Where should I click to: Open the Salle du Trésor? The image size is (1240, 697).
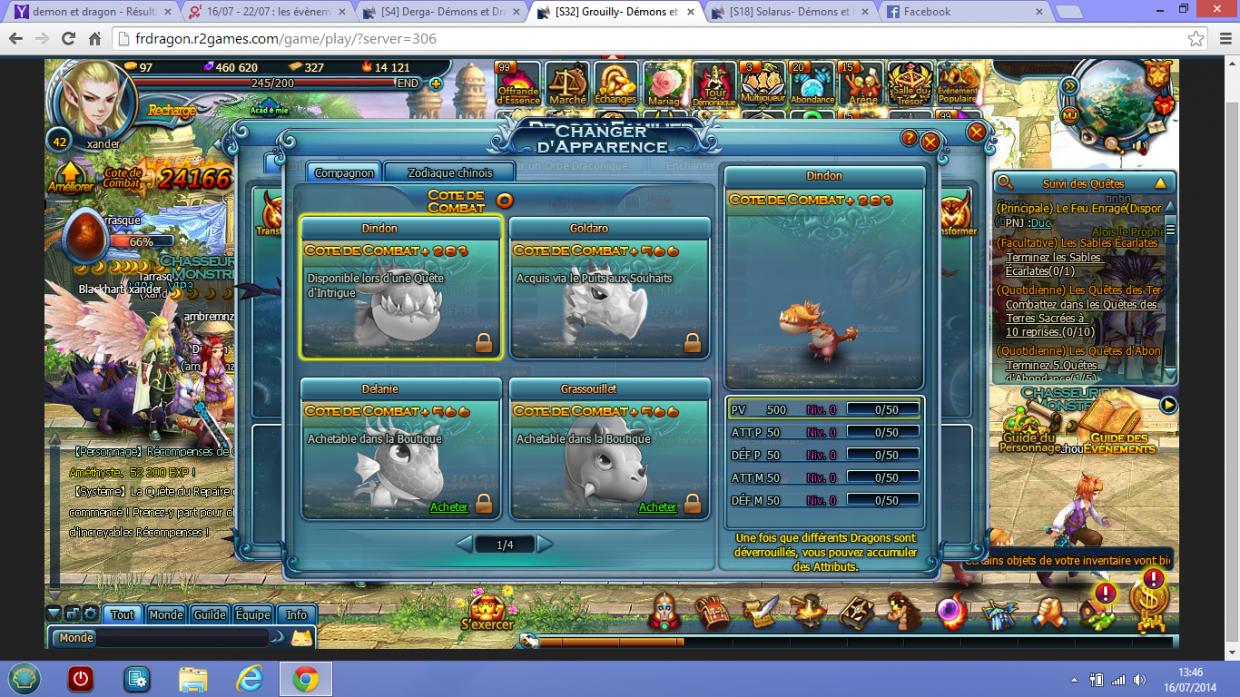click(x=910, y=85)
